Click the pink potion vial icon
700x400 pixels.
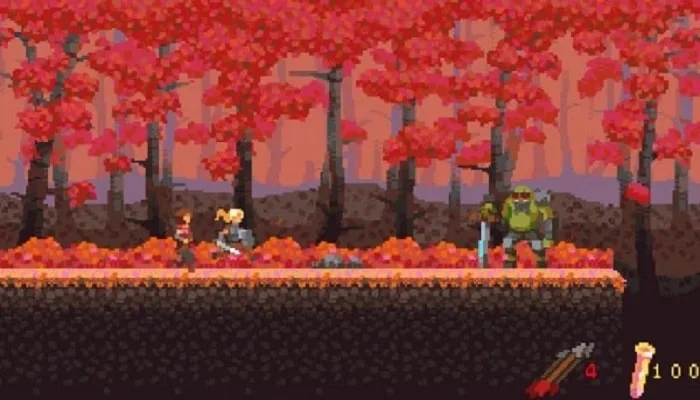point(640,368)
